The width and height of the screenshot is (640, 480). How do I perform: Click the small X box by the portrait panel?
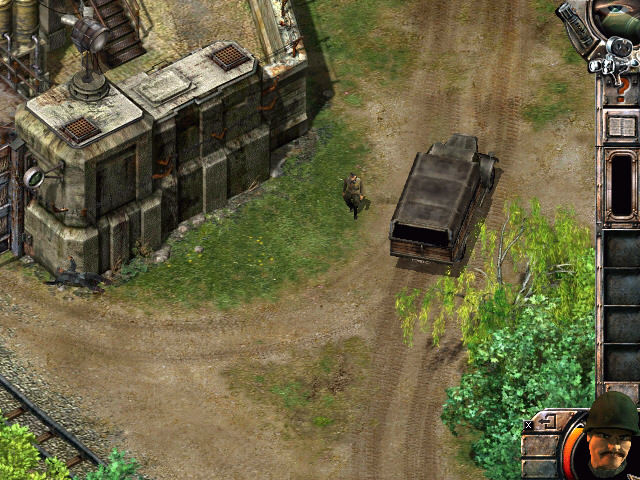click(x=528, y=425)
